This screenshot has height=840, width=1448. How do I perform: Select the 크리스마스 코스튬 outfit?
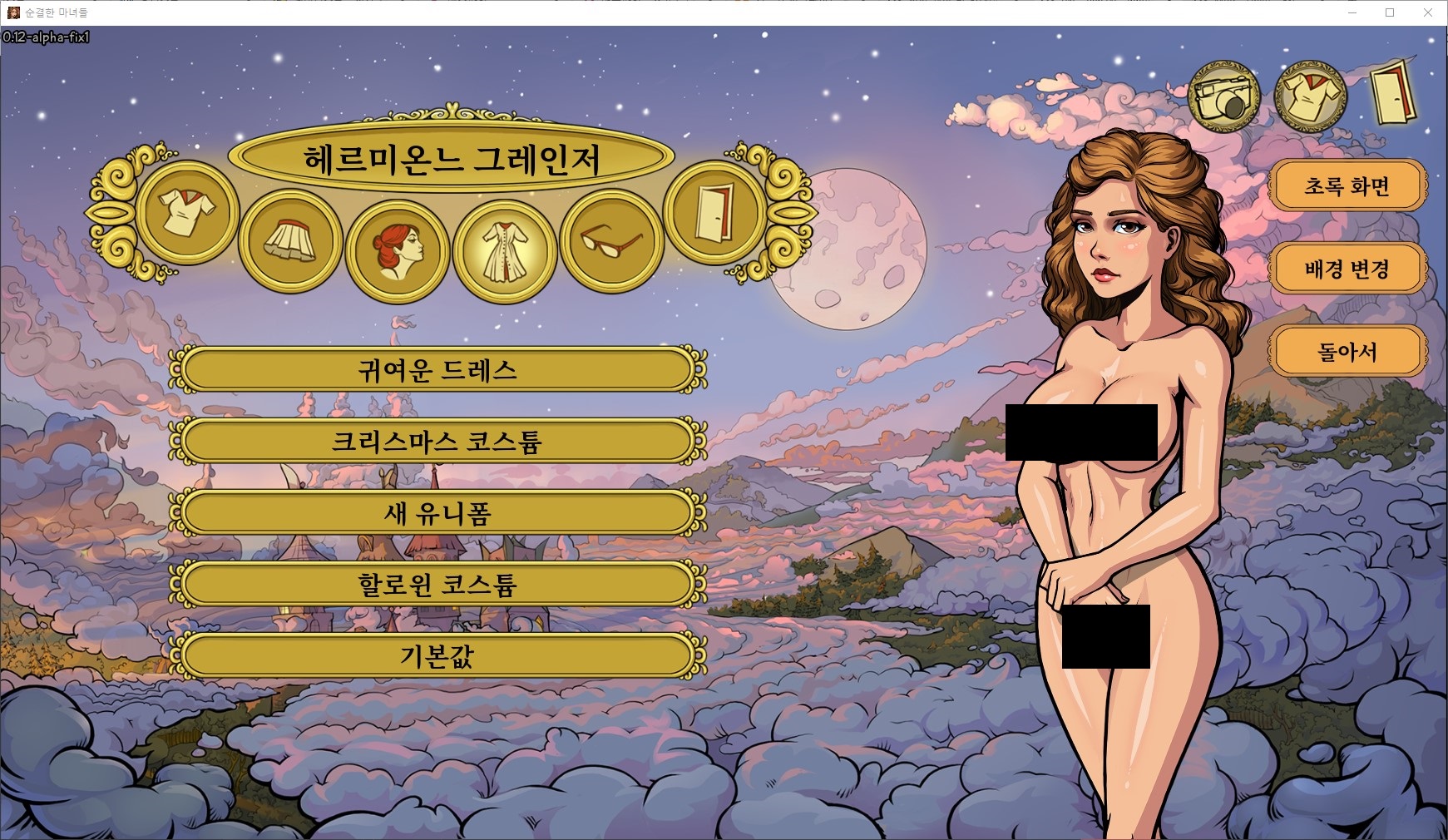(437, 442)
